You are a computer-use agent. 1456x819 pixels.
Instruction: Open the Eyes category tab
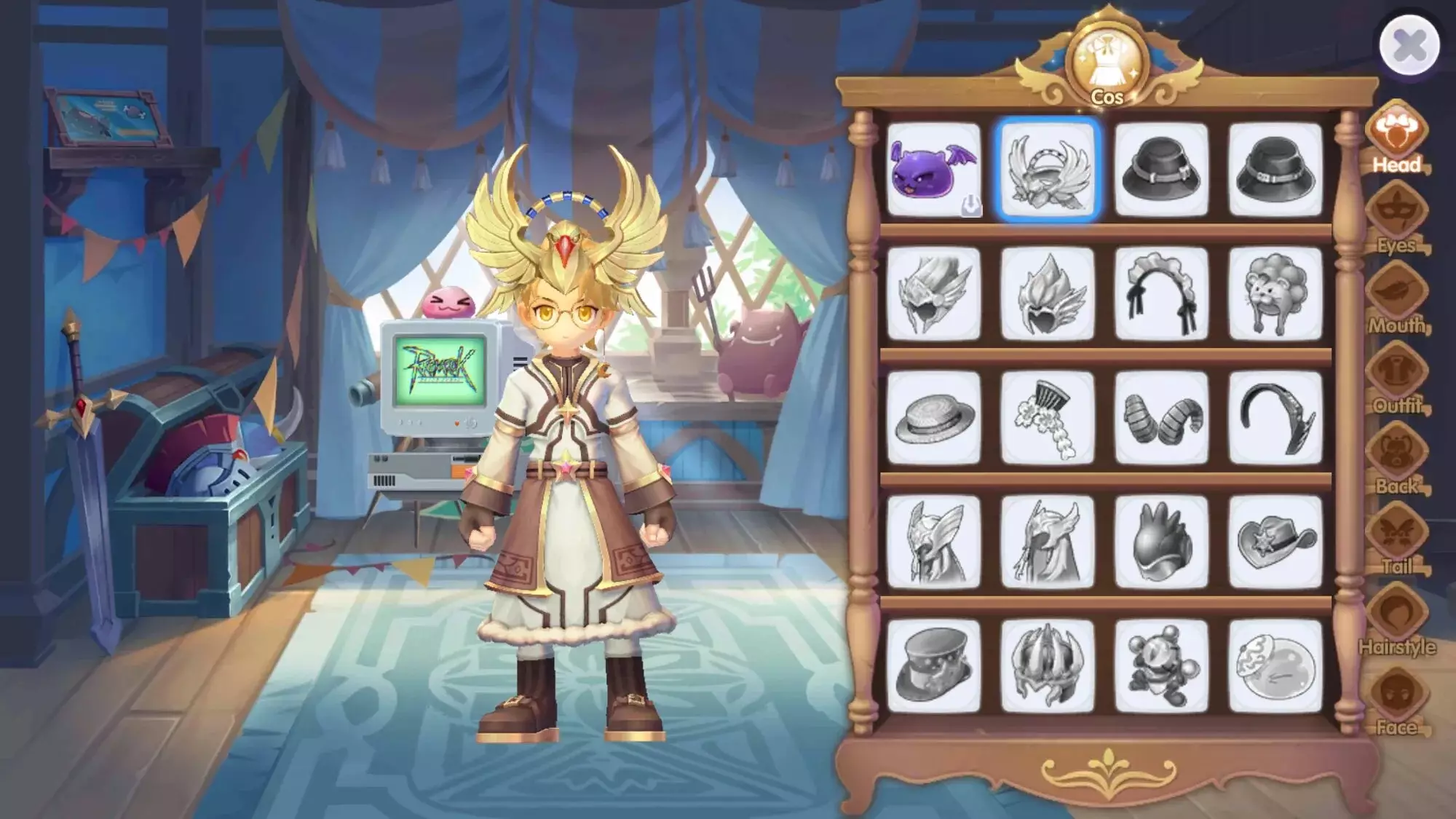1396,218
